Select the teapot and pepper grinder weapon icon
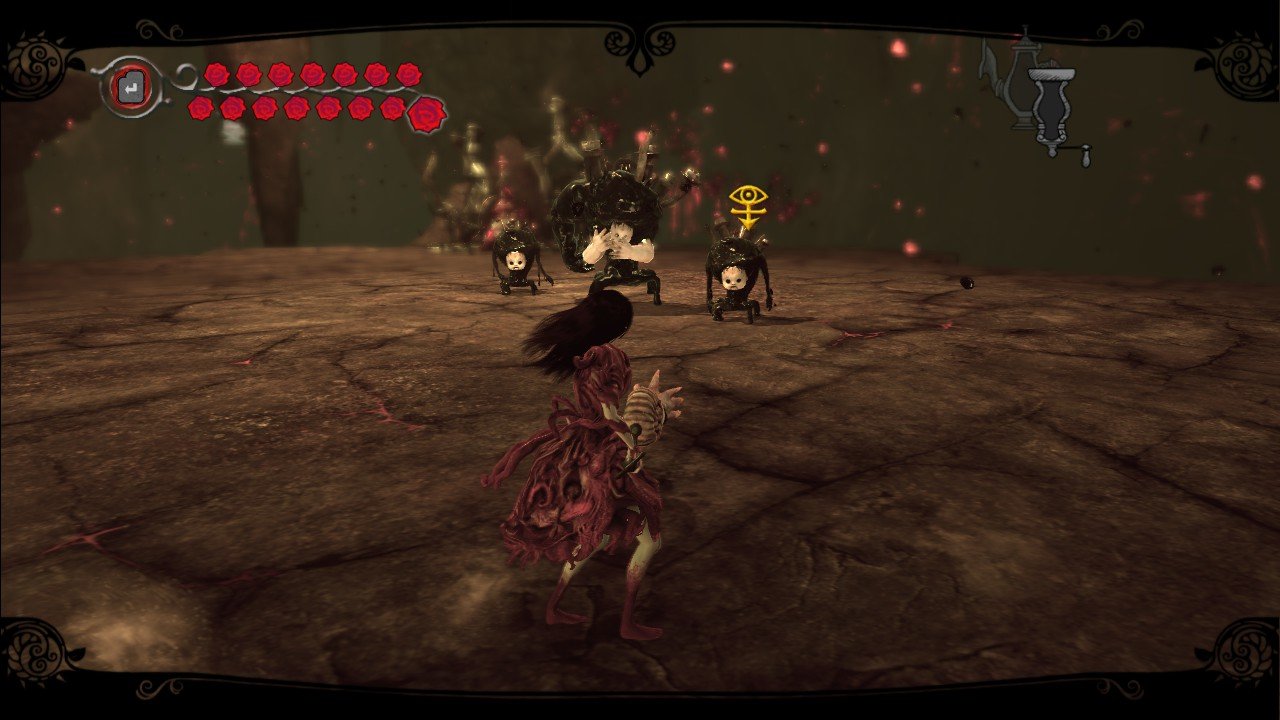This screenshot has width=1280, height=720. pyautogui.click(x=1034, y=96)
